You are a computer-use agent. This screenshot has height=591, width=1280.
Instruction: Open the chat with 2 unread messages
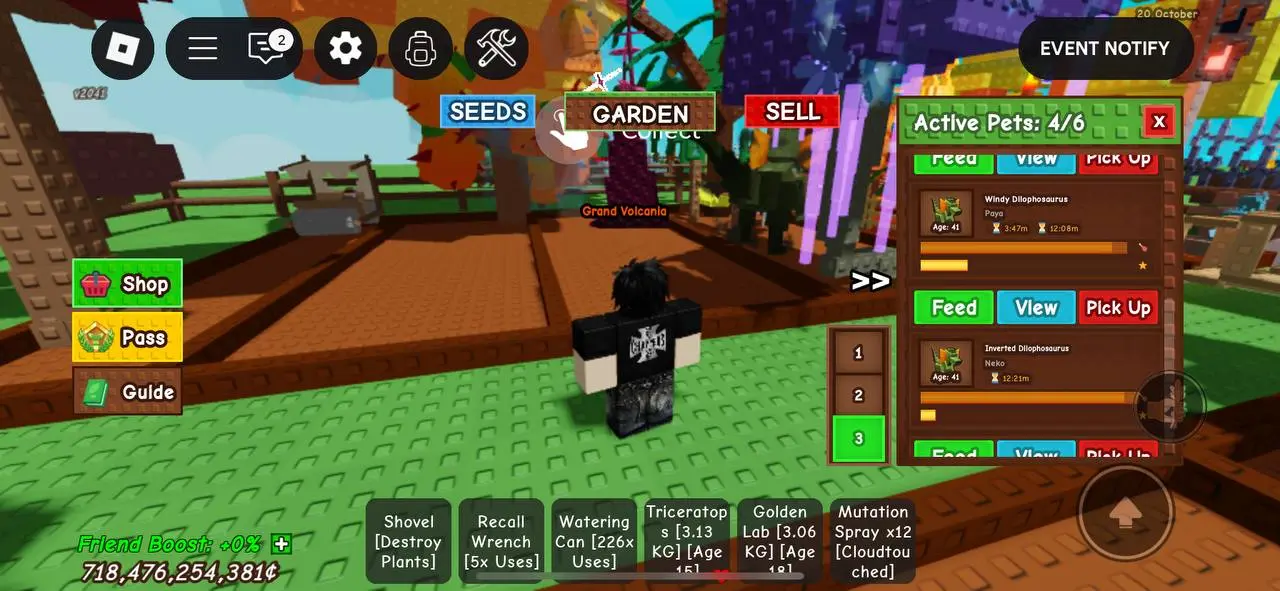tap(267, 48)
